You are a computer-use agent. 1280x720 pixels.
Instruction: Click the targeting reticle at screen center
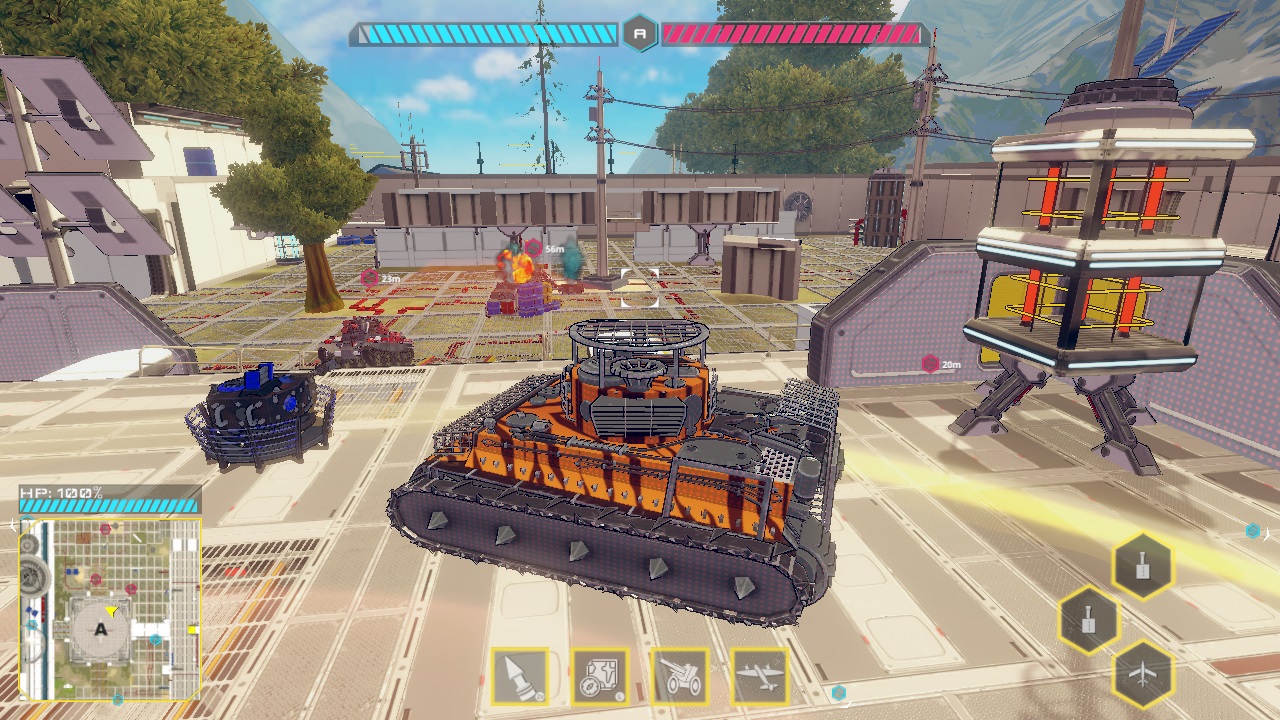coord(640,286)
